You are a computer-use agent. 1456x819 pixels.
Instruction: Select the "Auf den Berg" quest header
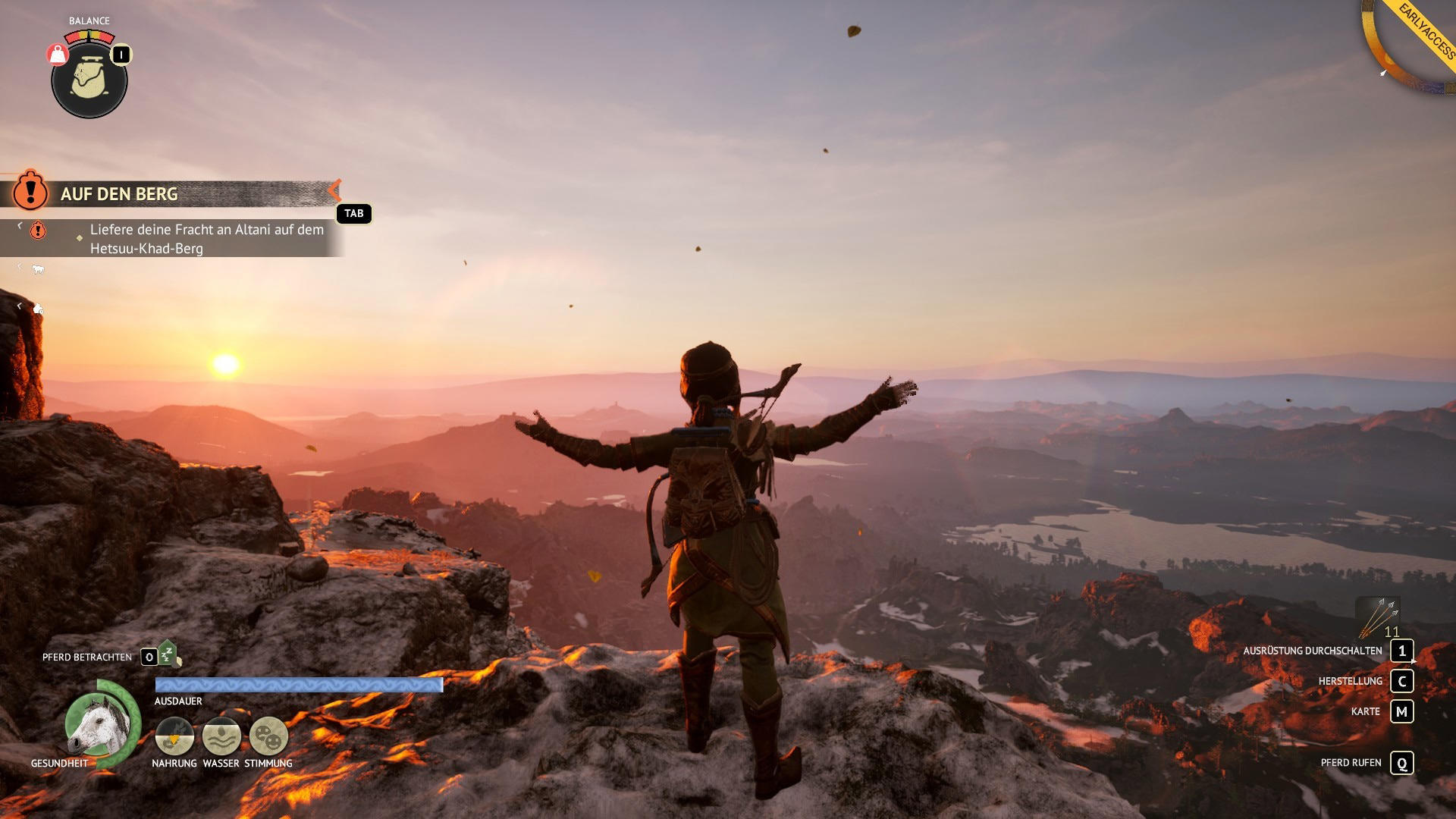click(119, 194)
